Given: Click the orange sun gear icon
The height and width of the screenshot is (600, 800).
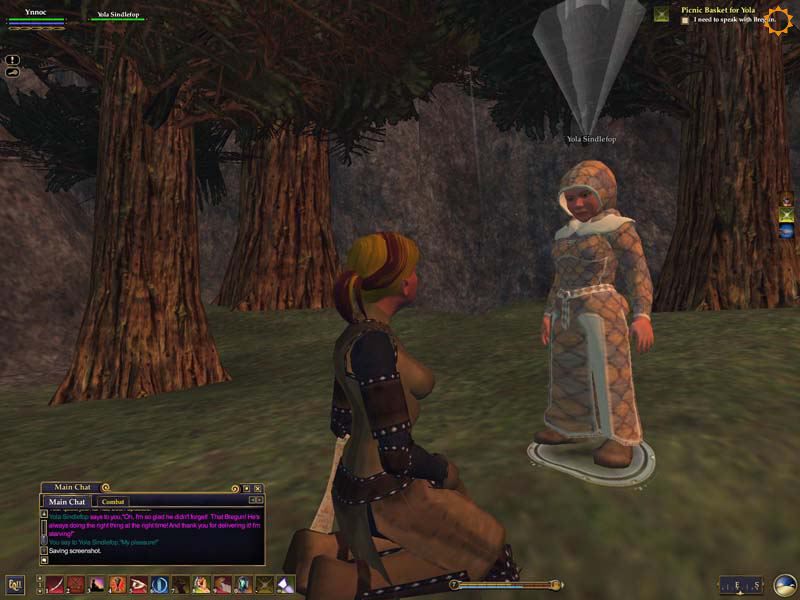Looking at the screenshot, I should (x=777, y=19).
